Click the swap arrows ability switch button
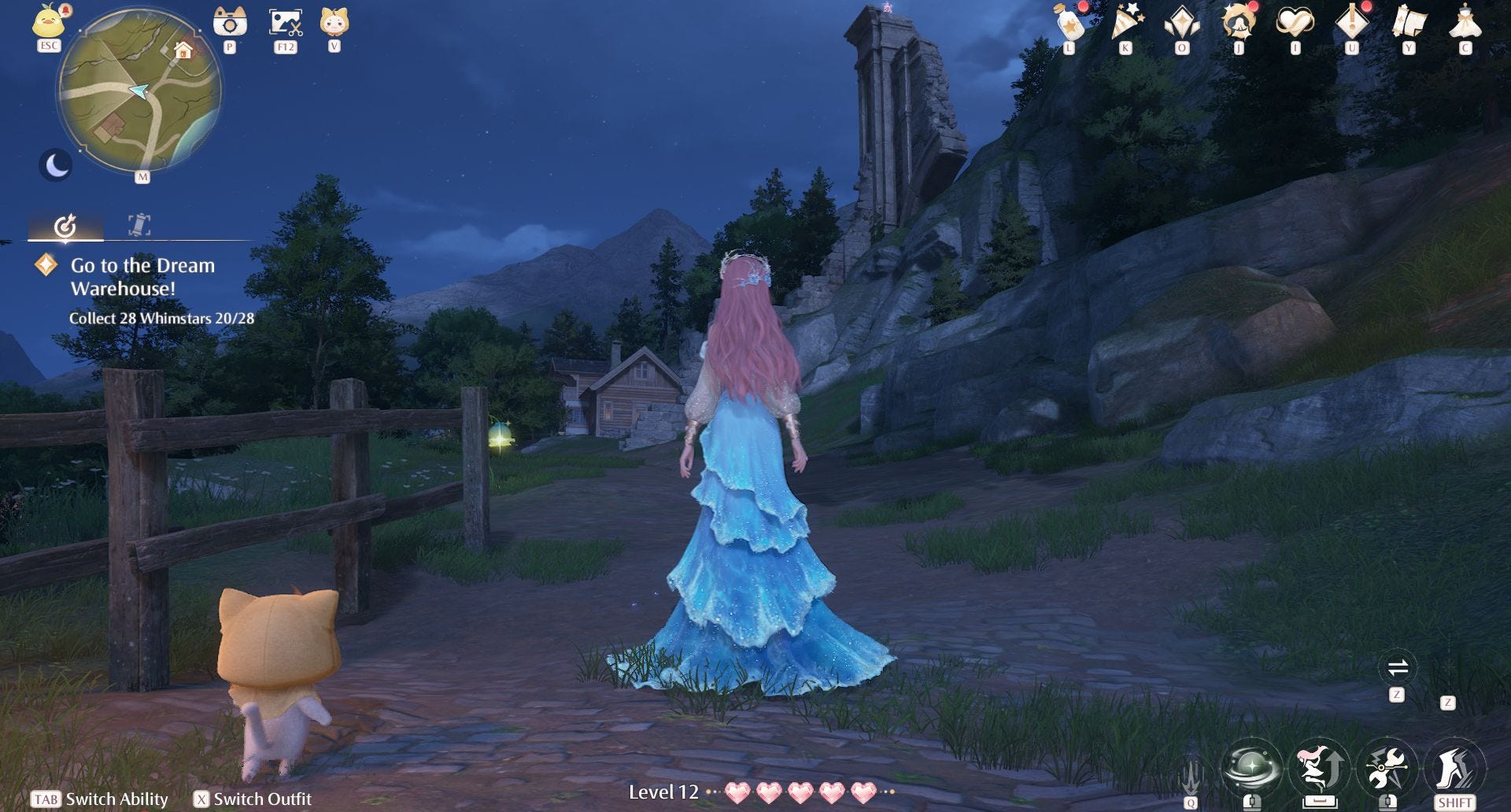Screen dimensions: 1511x812 point(1398,669)
